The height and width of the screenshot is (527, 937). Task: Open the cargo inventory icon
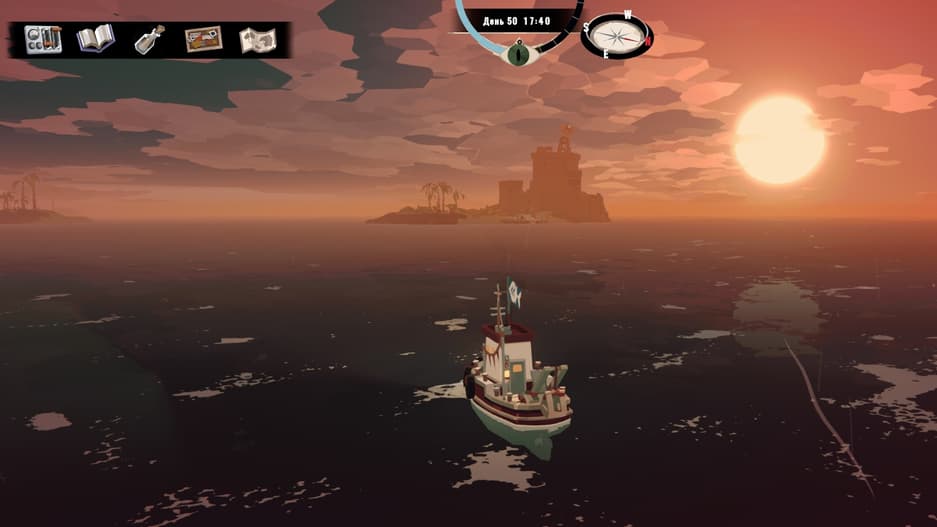tap(43, 39)
